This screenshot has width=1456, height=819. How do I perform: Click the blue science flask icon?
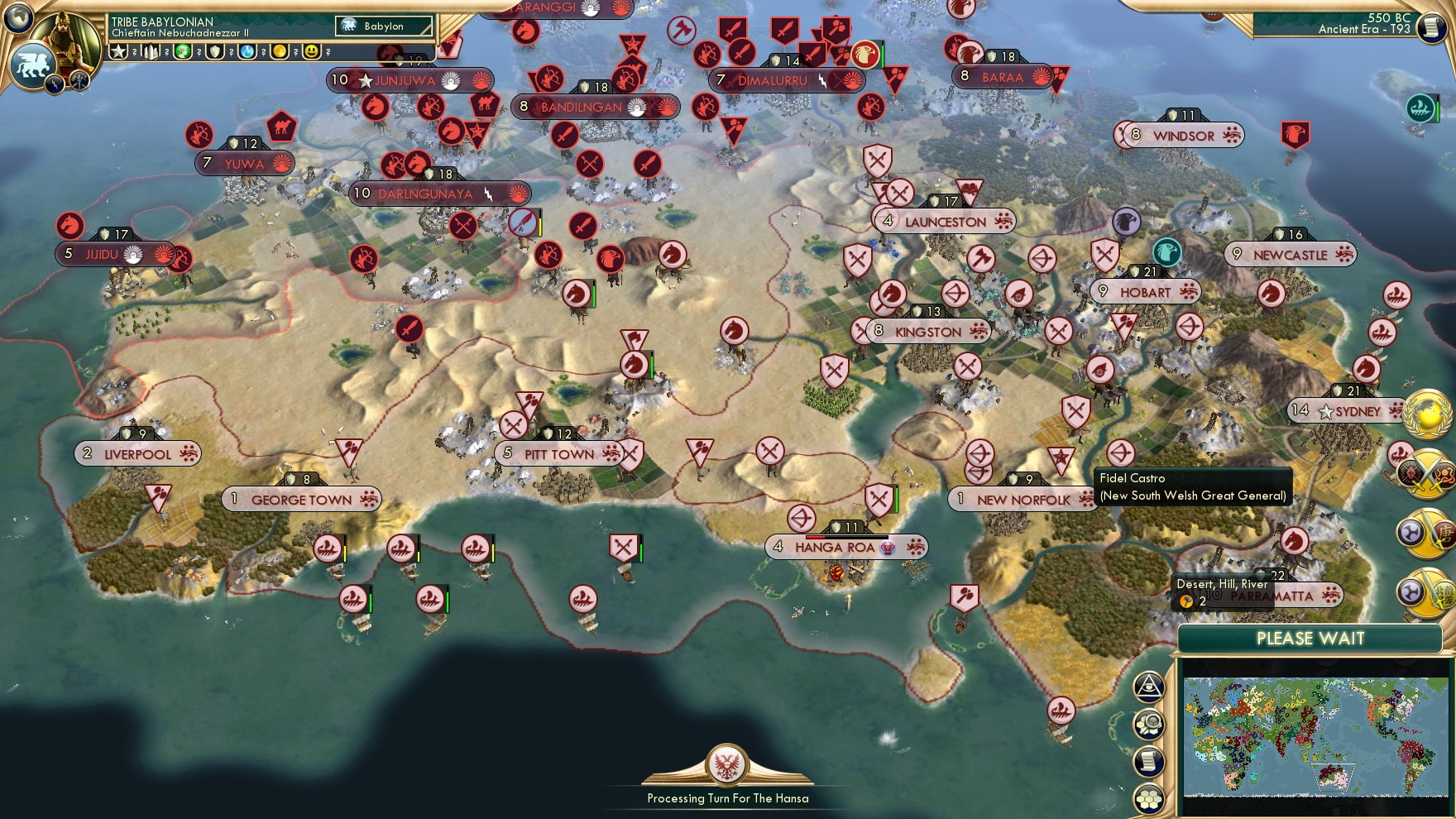pyautogui.click(x=247, y=51)
